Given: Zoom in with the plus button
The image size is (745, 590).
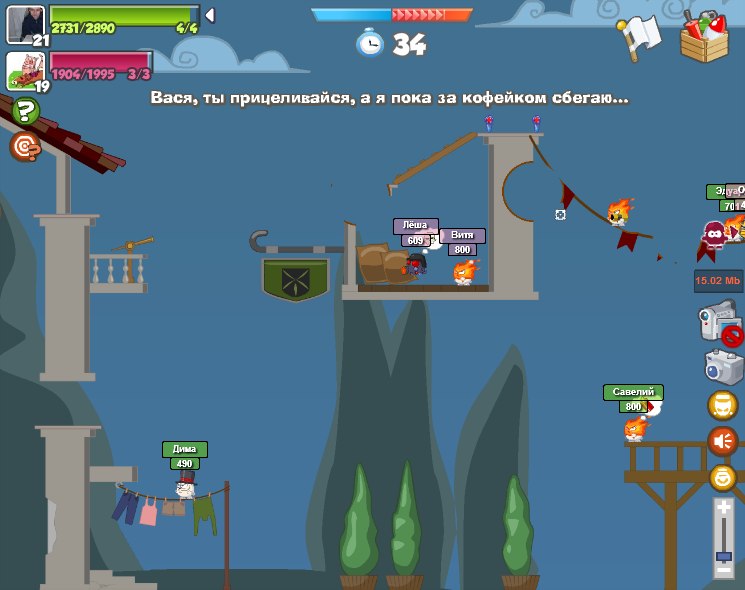Looking at the screenshot, I should (x=724, y=508).
